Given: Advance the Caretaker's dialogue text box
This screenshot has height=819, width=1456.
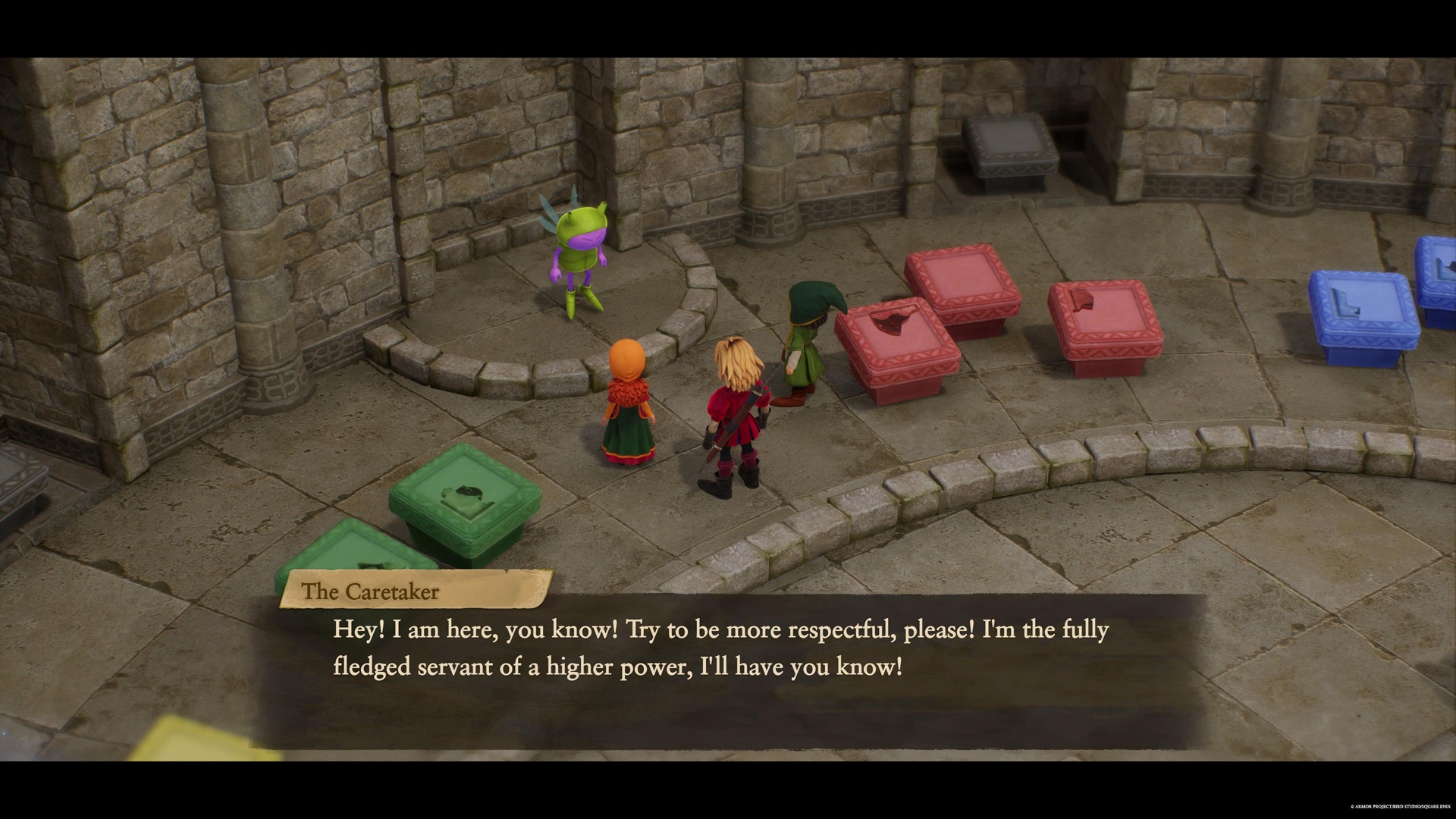Looking at the screenshot, I should 726,667.
